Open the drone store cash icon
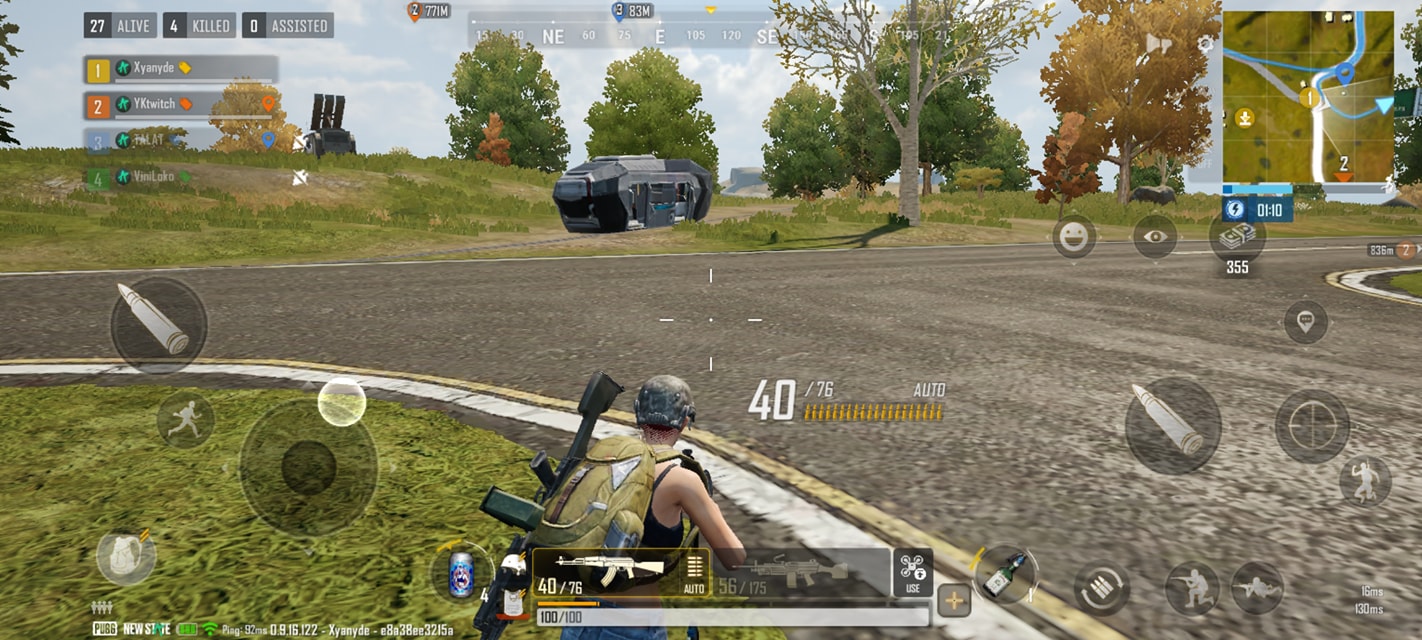This screenshot has height=640, width=1422. pos(1237,237)
